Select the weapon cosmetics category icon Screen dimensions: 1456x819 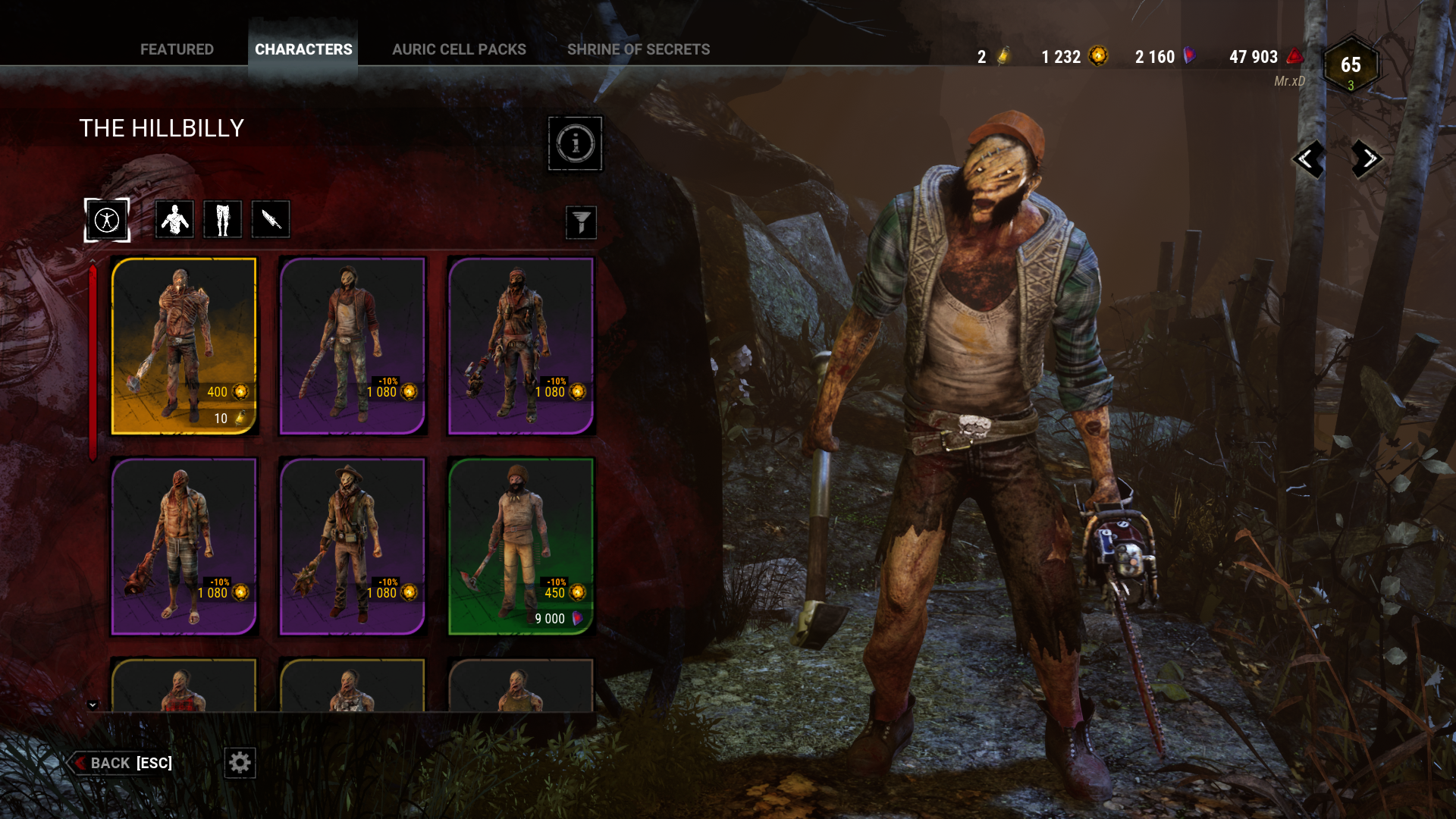tap(271, 219)
